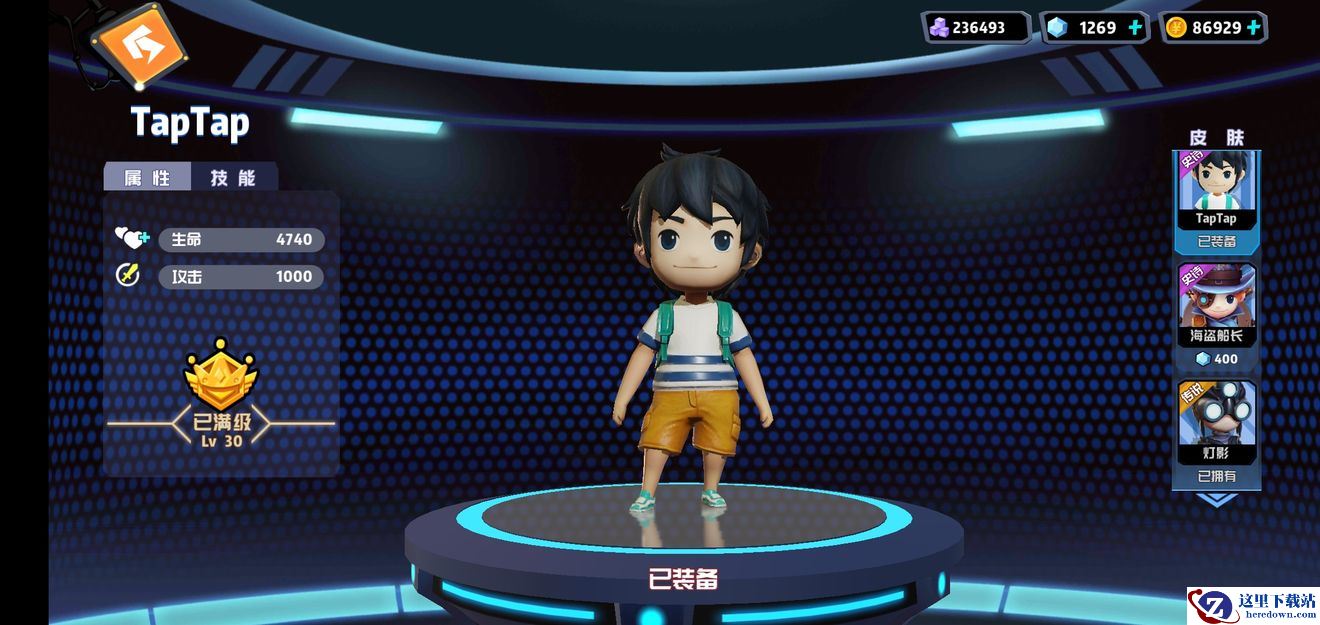Expand skin list with down arrow
The width and height of the screenshot is (1320, 625).
tap(1216, 498)
